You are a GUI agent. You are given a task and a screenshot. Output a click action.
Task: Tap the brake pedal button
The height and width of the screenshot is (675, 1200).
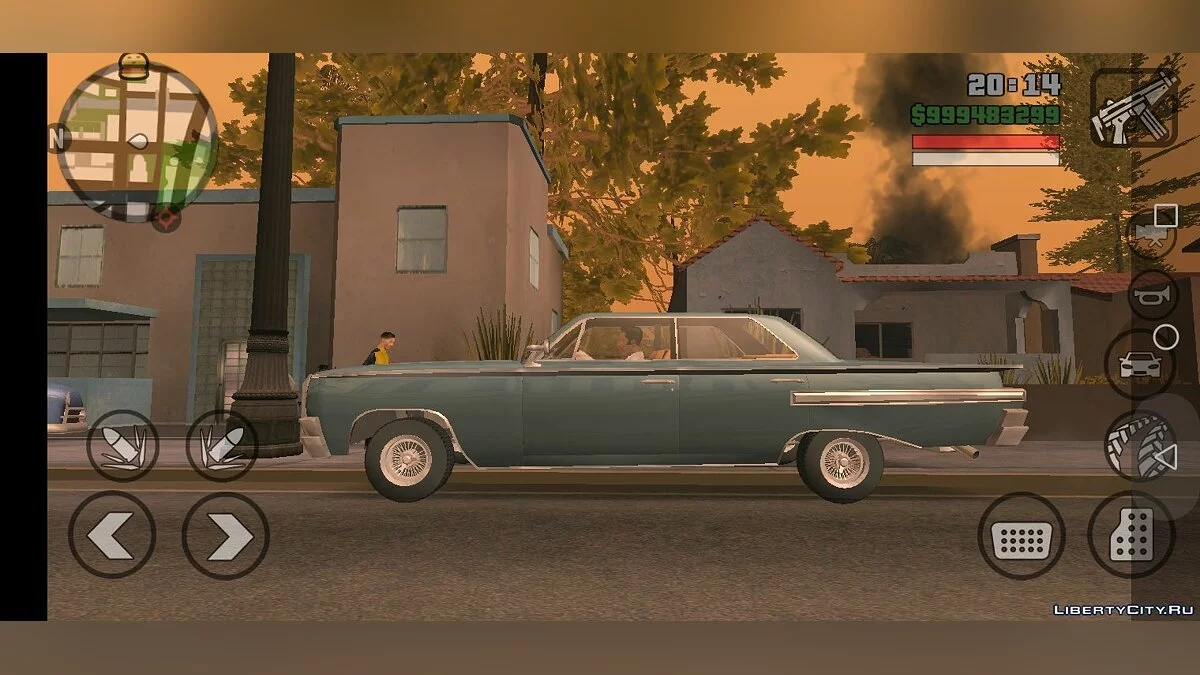click(1021, 535)
